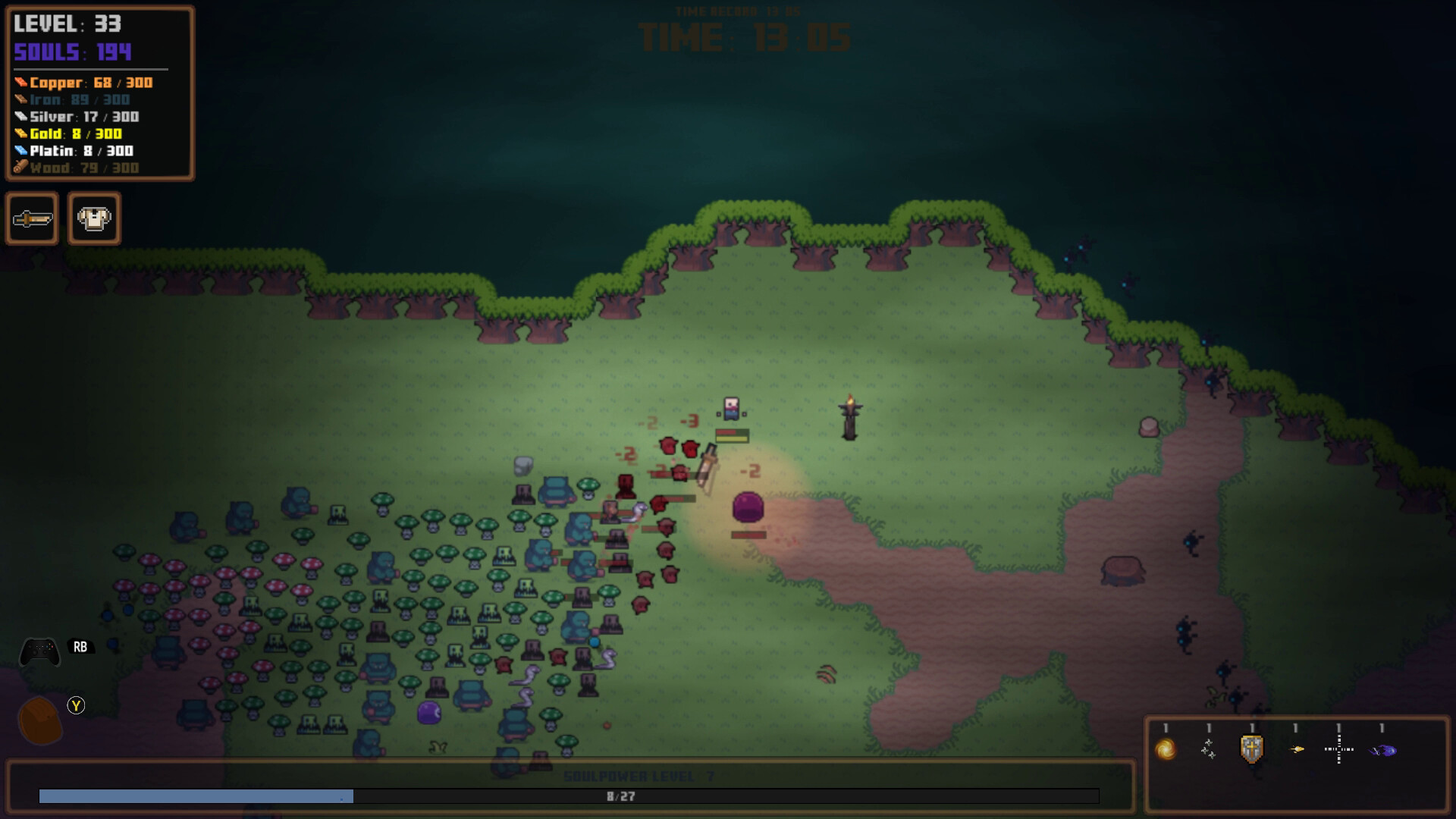The width and height of the screenshot is (1456, 819).
Task: Click the Gold bar resource icon
Action: (22, 134)
